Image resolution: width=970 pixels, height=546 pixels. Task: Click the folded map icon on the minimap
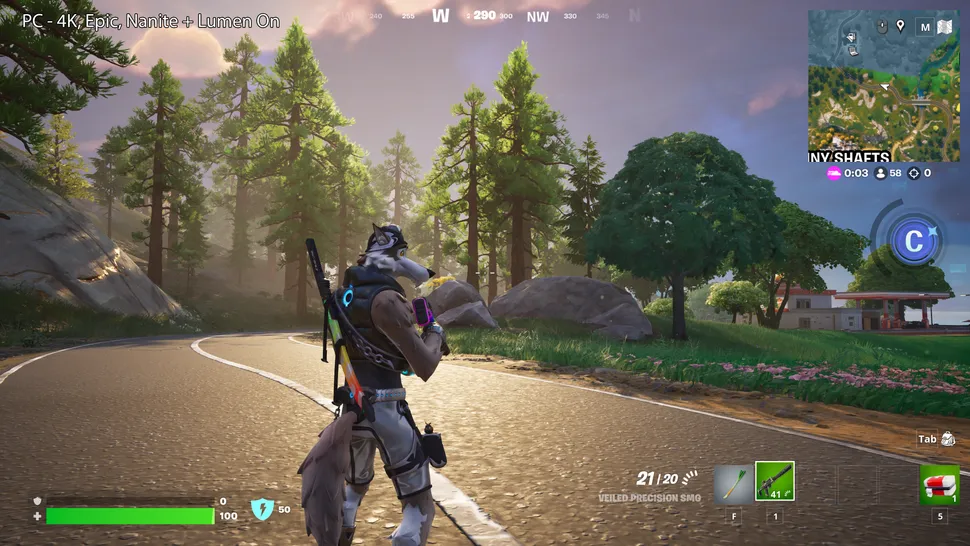[944, 27]
